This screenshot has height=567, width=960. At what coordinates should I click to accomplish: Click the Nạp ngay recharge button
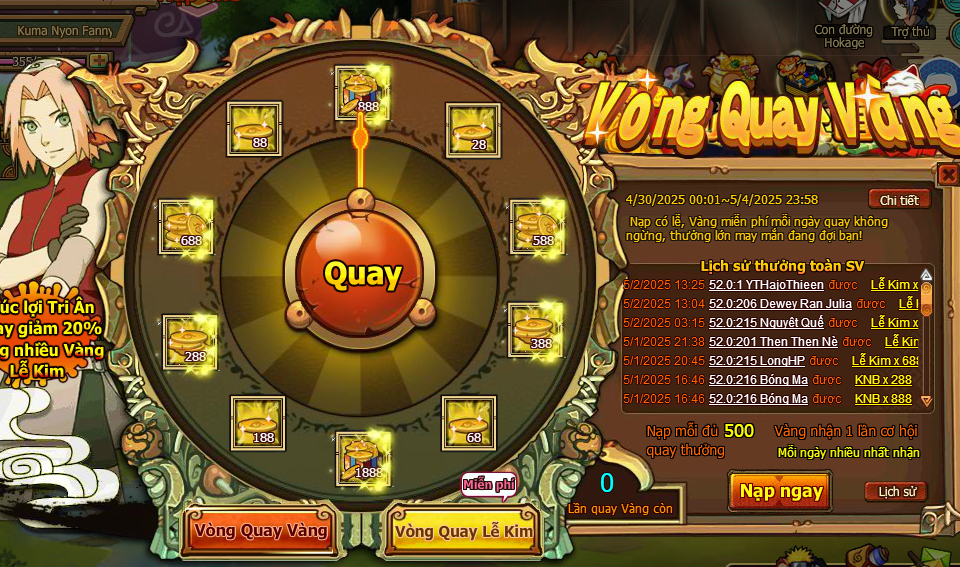[781, 491]
